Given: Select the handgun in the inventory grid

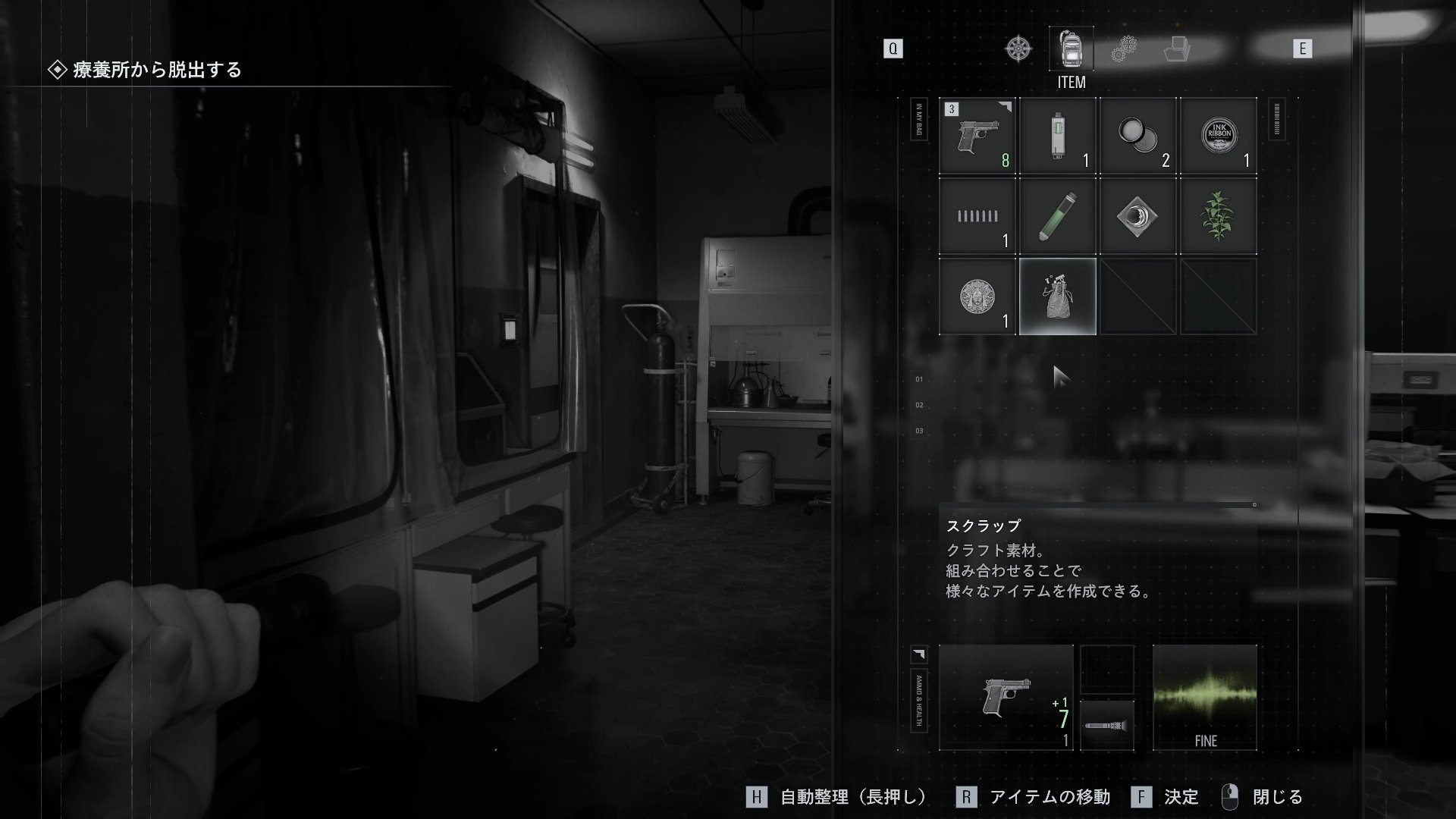Looking at the screenshot, I should [977, 136].
